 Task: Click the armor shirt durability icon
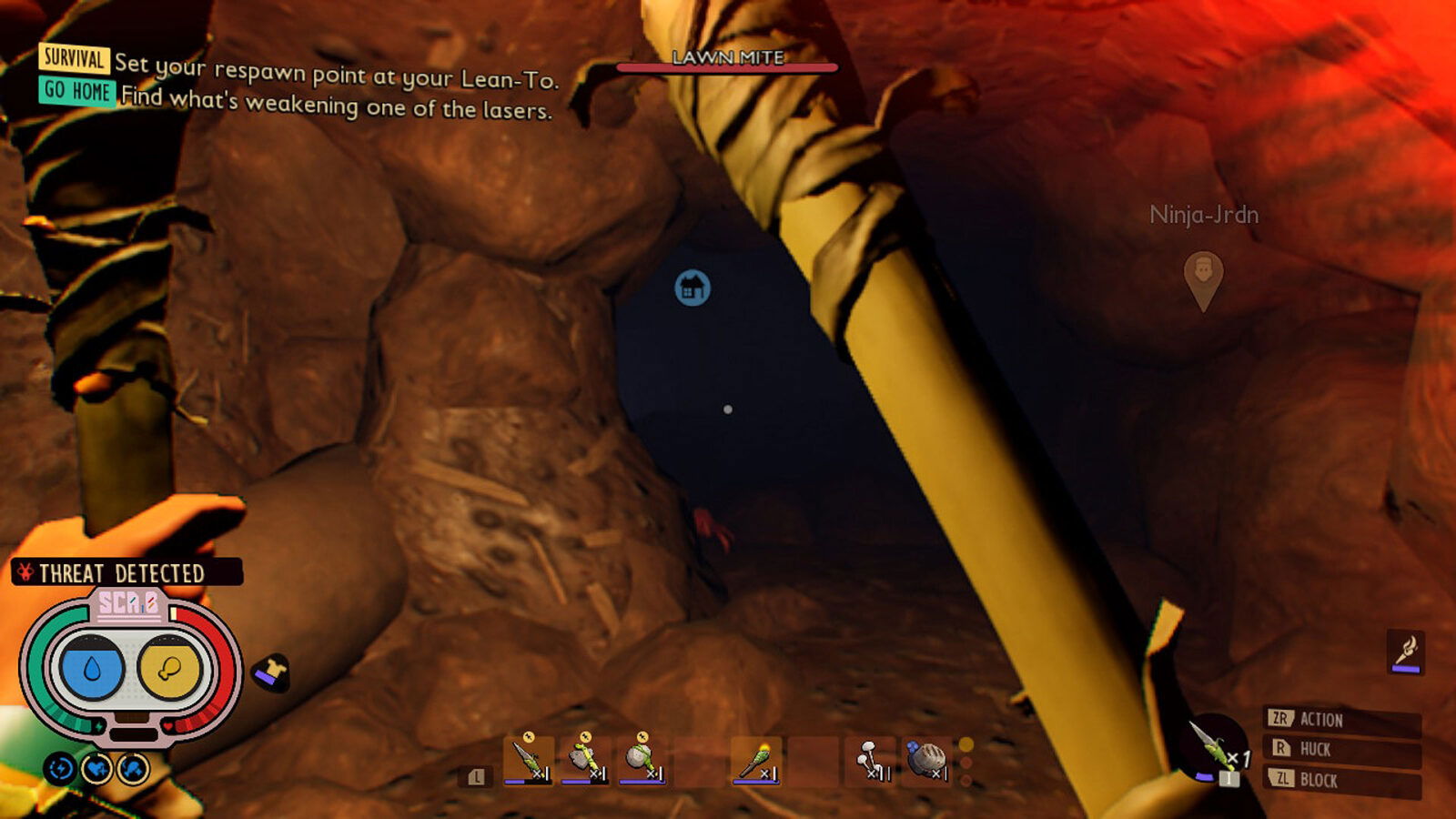[270, 673]
